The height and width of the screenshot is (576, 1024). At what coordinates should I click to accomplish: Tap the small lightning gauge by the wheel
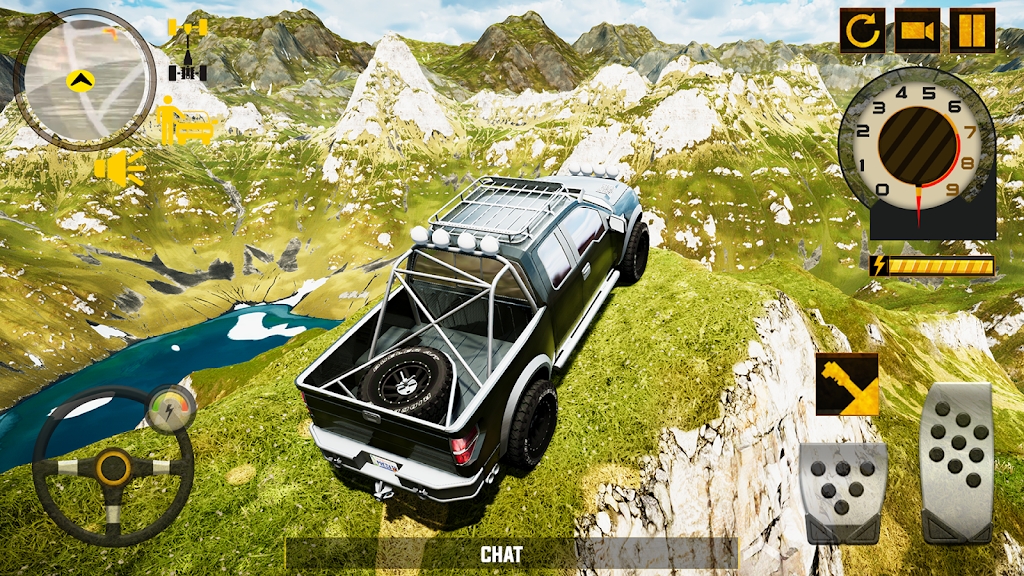click(169, 406)
